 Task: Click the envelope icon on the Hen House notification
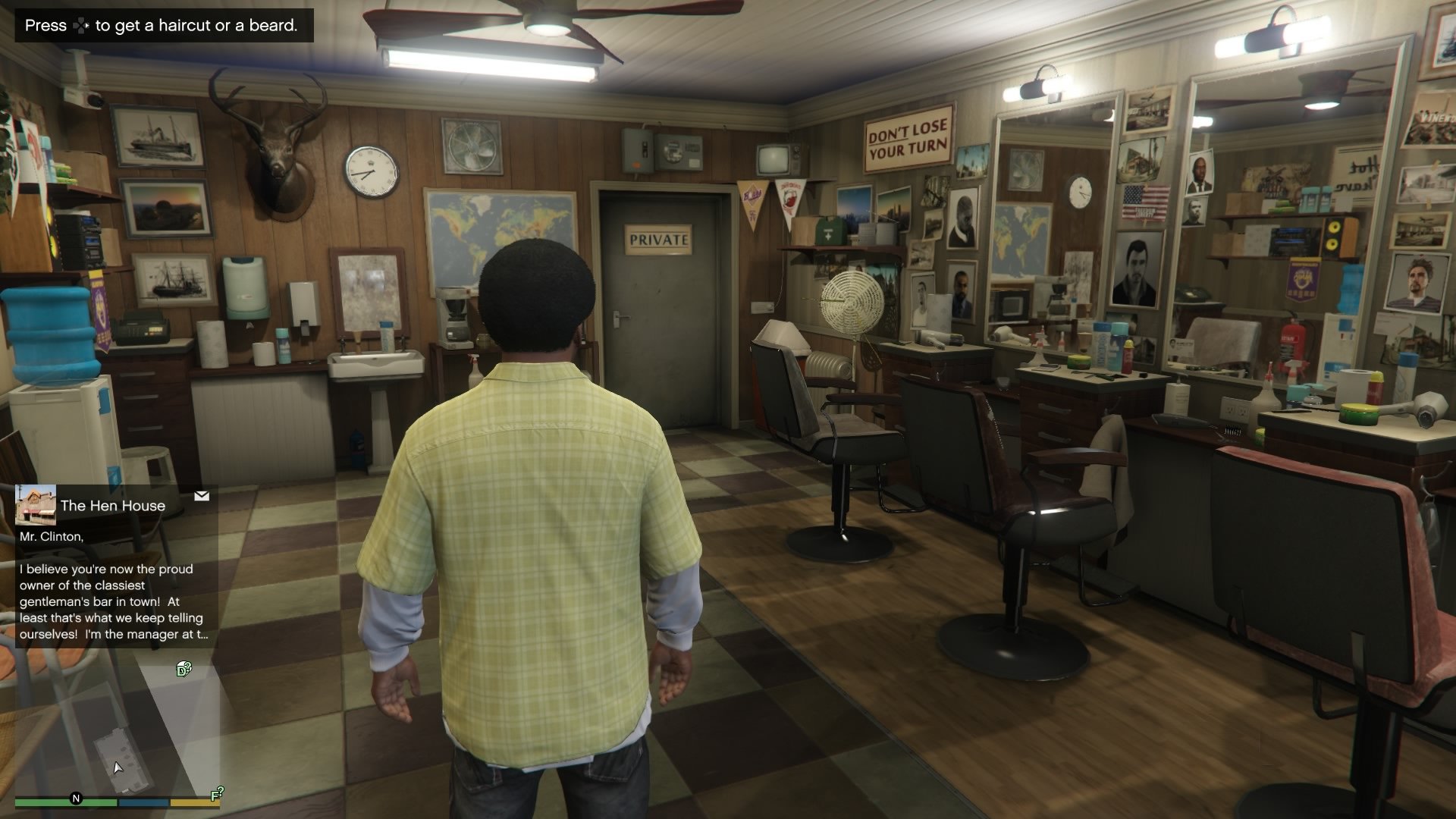(202, 496)
